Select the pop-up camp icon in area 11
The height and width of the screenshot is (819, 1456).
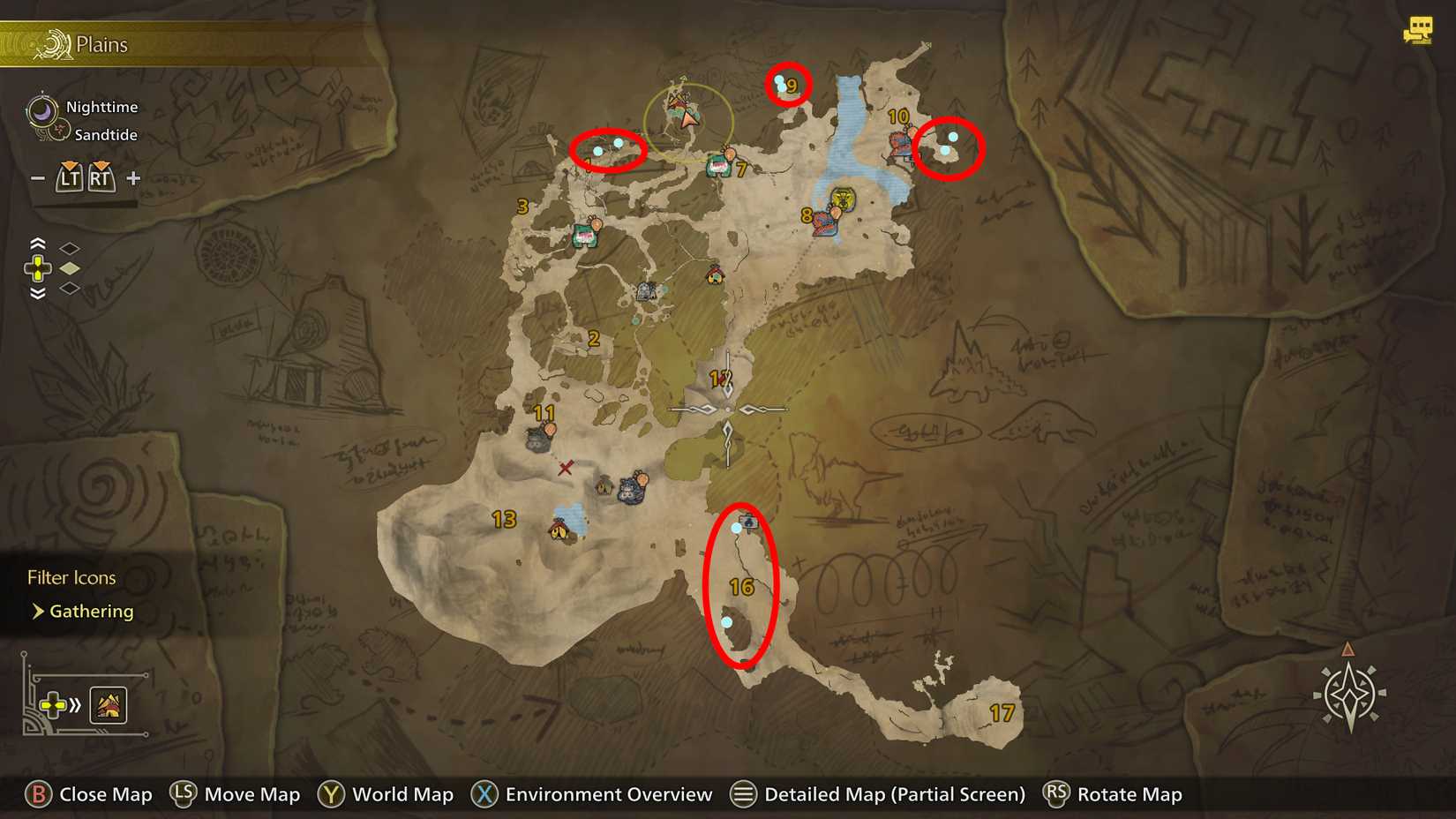(x=550, y=430)
